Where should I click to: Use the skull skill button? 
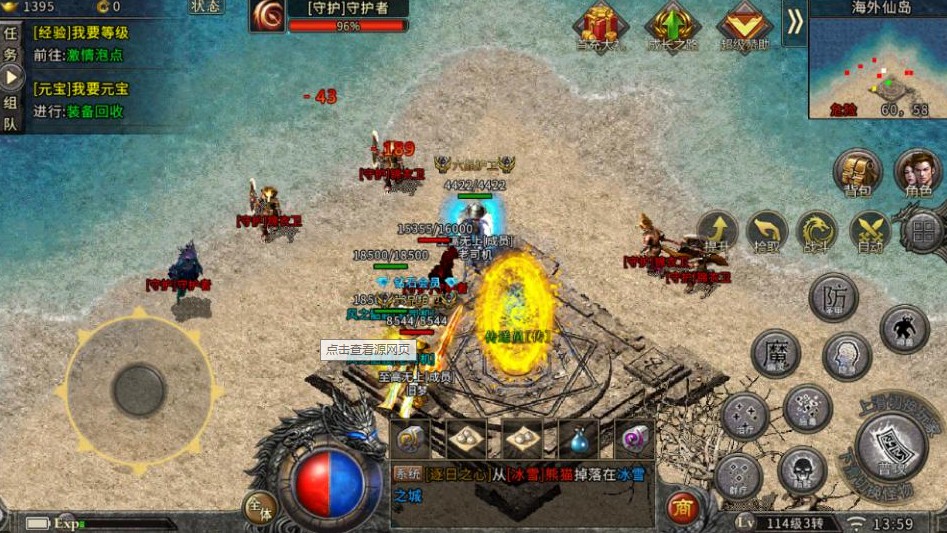tap(802, 469)
